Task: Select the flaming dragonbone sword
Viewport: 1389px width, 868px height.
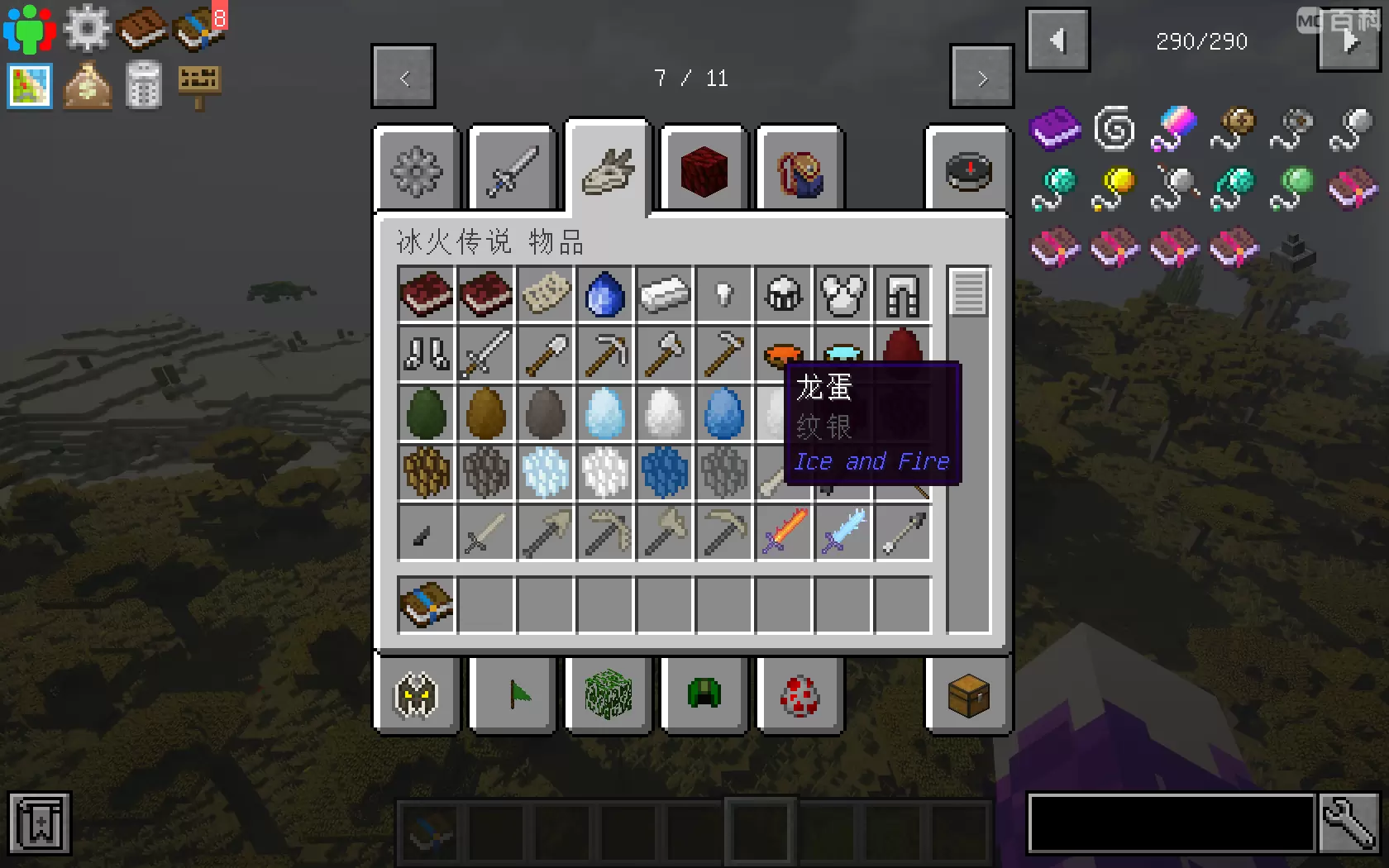Action: point(784,532)
